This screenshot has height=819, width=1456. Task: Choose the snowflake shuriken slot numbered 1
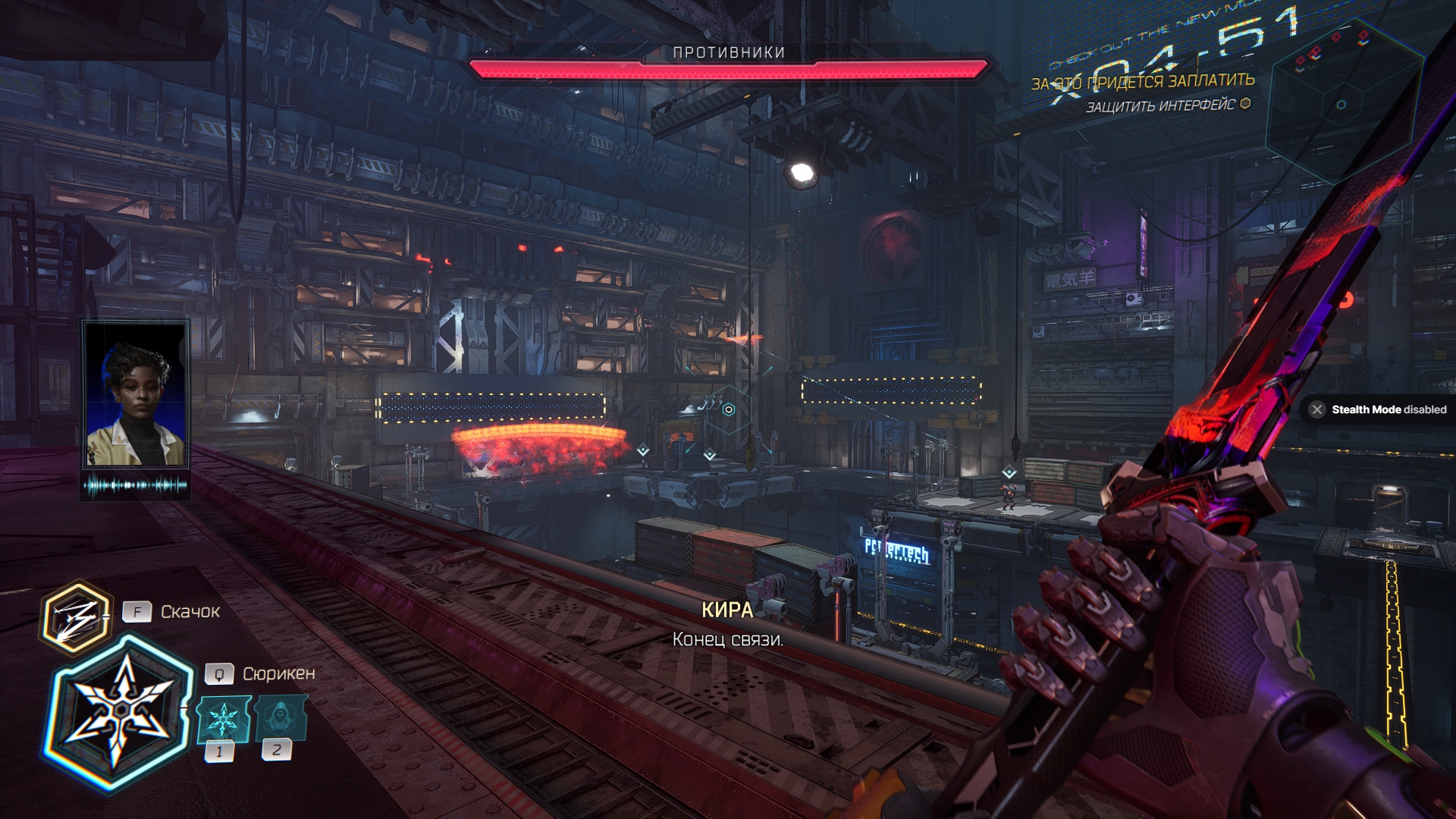click(x=223, y=719)
